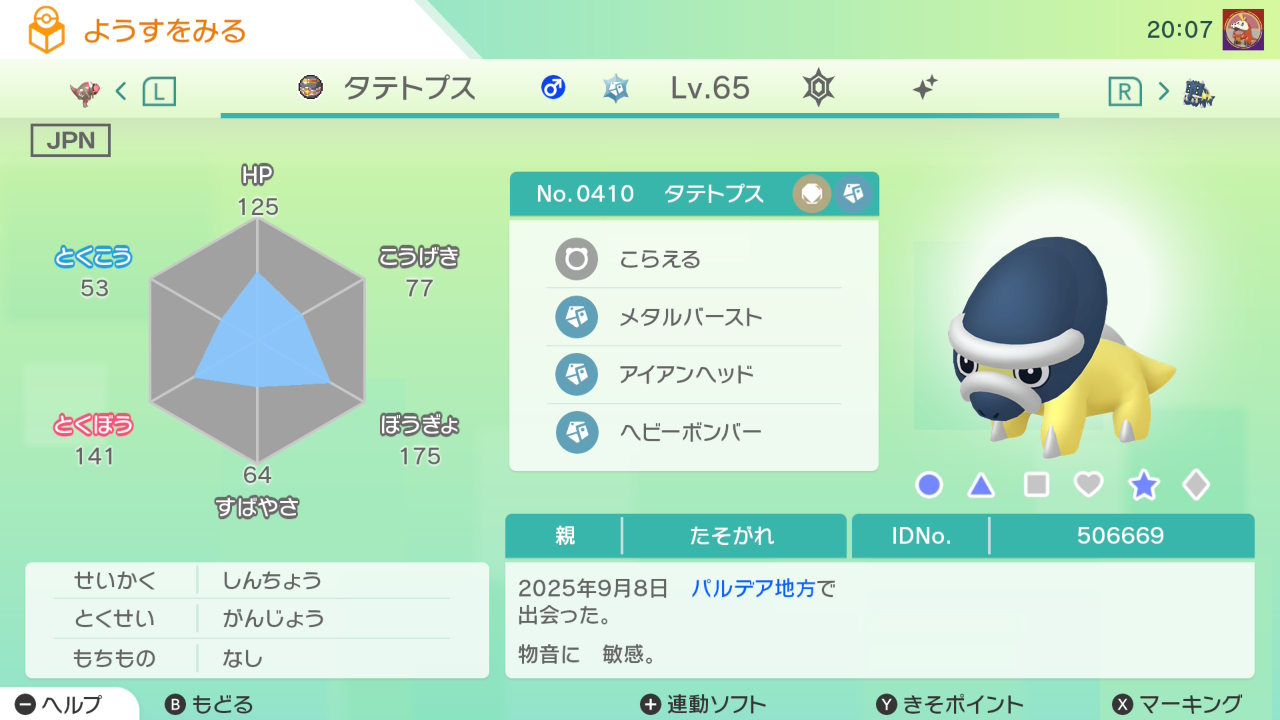Choose the ヘビーボンバー move

click(693, 432)
